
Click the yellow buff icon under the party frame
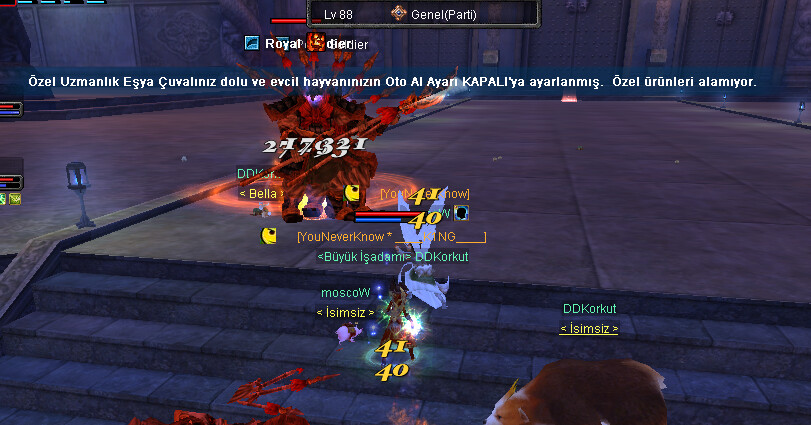click(x=15, y=199)
